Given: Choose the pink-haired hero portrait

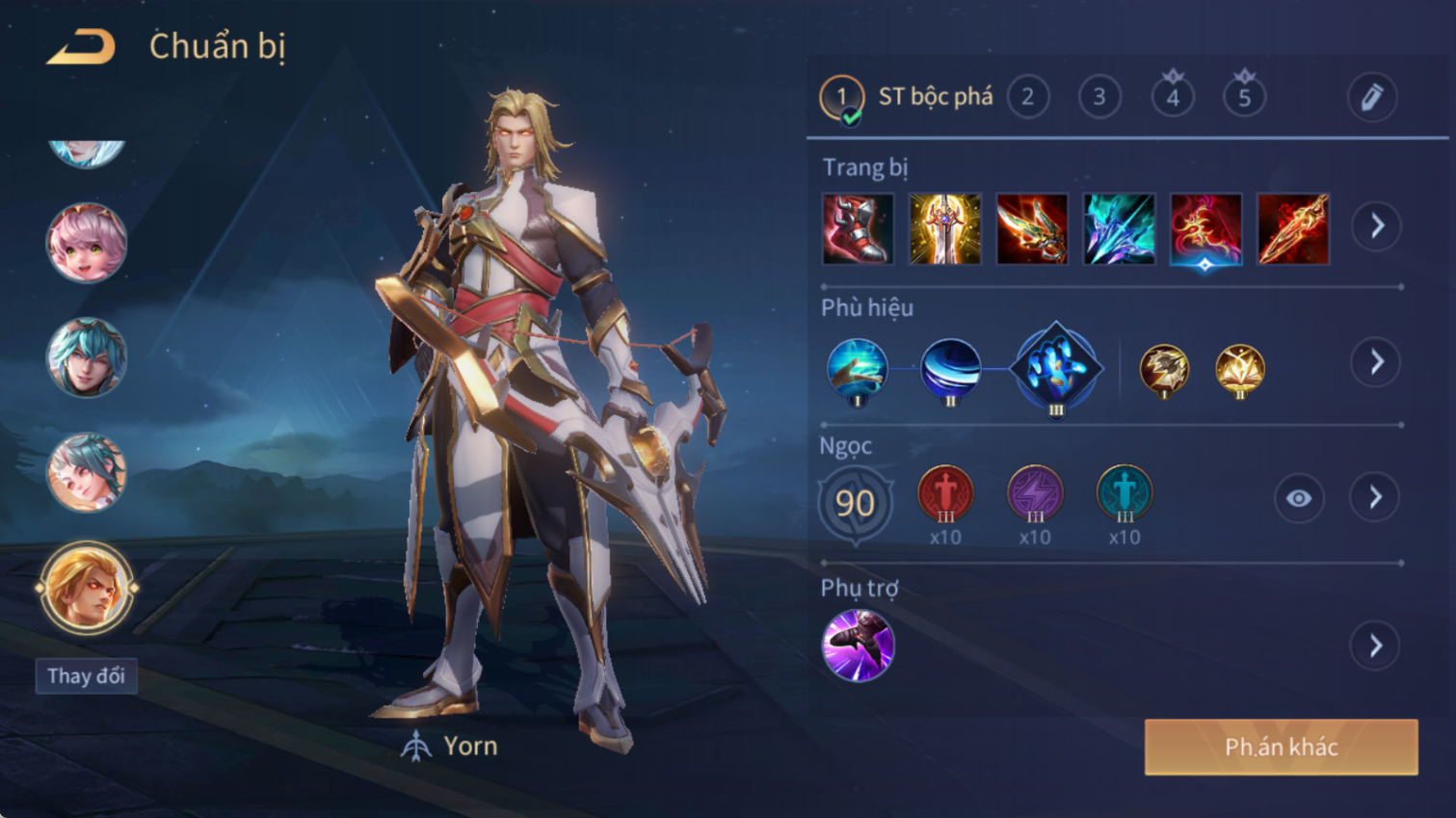Looking at the screenshot, I should 87,242.
